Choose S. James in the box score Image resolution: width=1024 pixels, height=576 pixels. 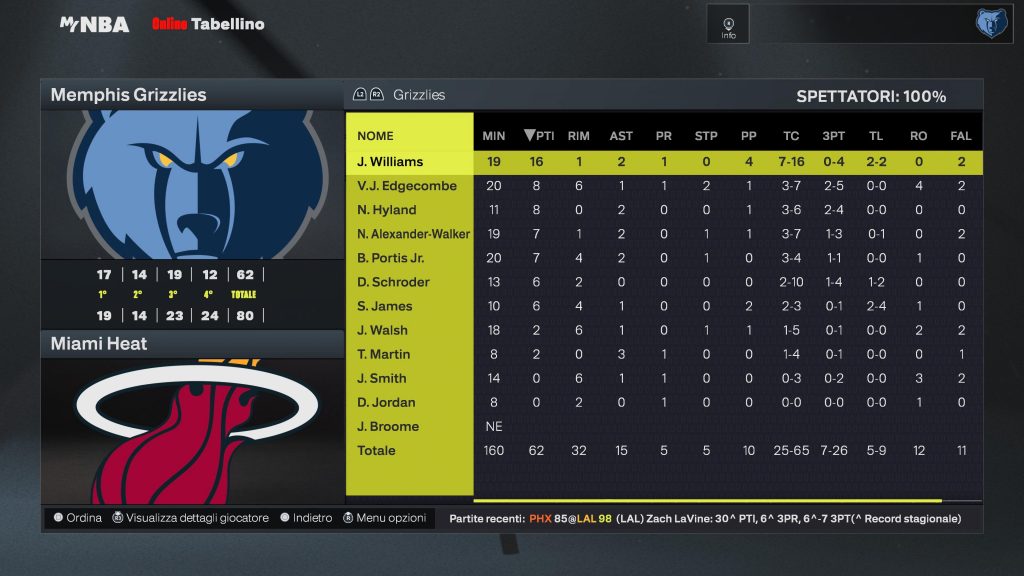click(384, 306)
